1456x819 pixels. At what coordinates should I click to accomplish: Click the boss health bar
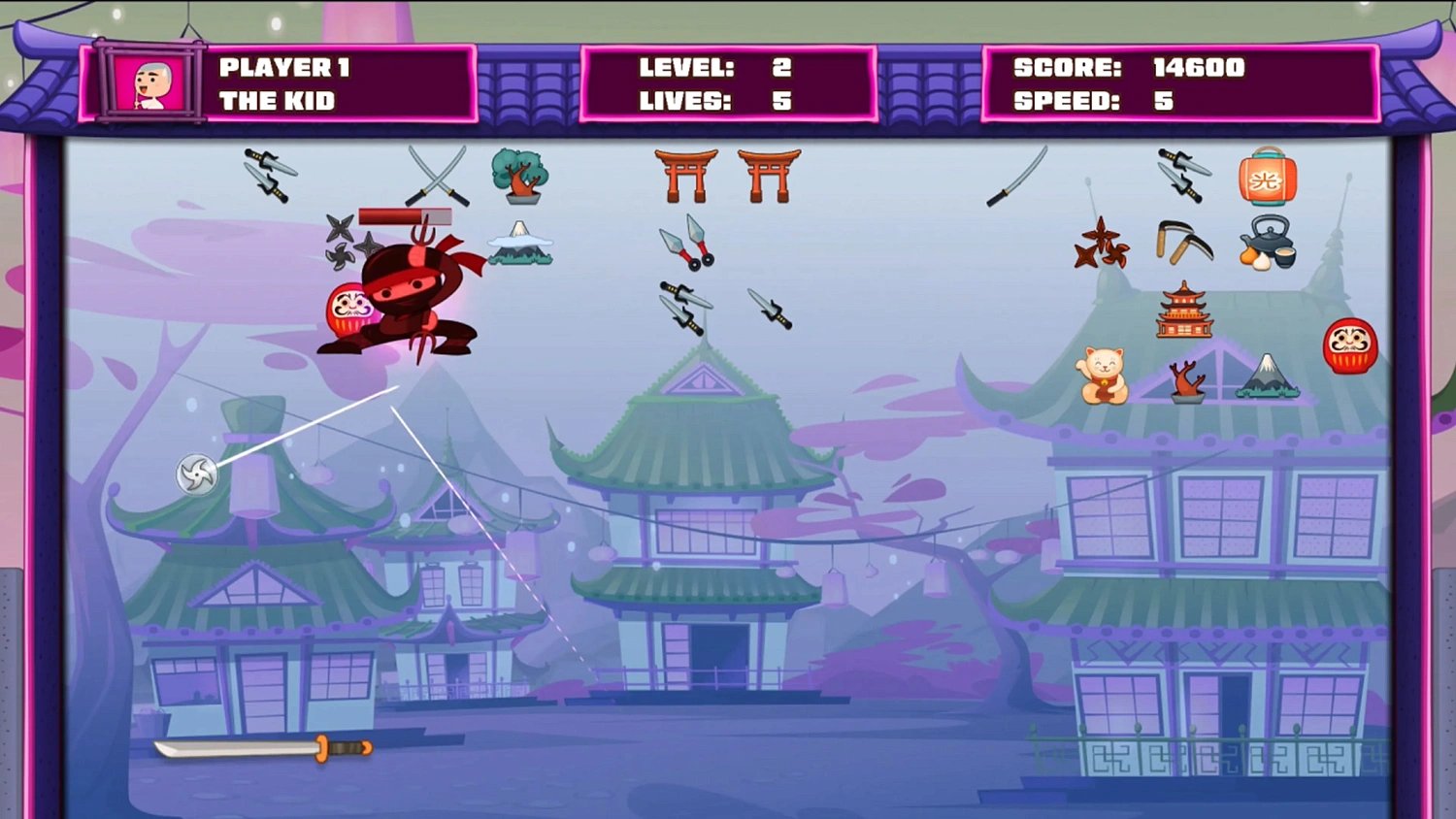click(x=406, y=214)
